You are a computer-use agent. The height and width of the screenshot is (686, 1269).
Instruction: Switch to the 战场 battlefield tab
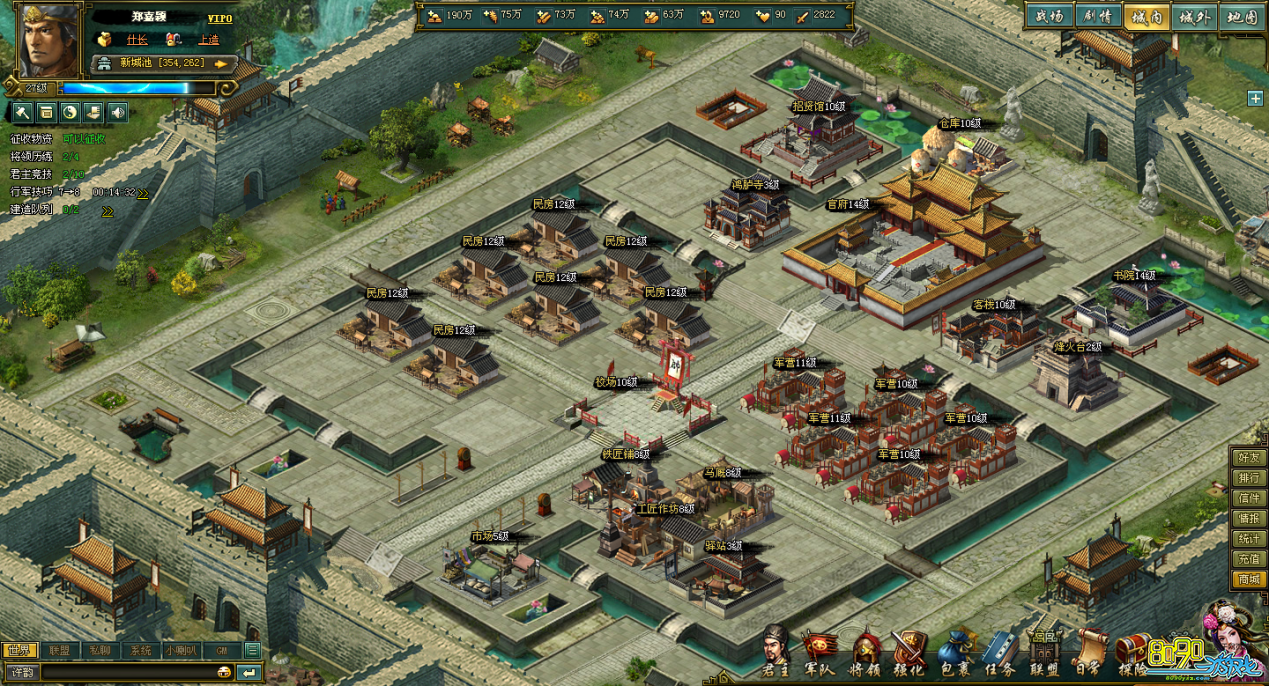coord(1049,17)
